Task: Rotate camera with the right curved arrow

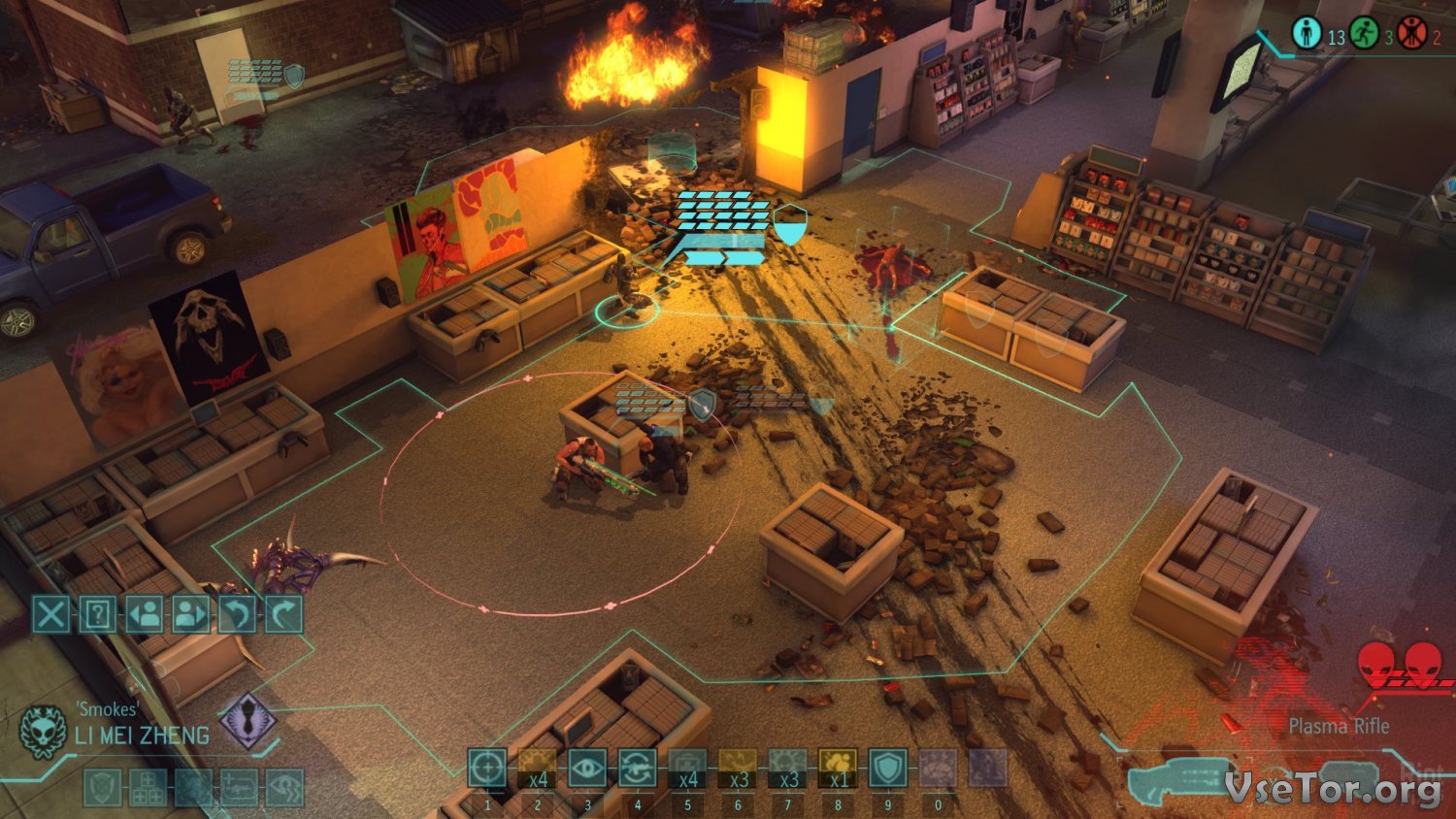Action: [x=283, y=614]
